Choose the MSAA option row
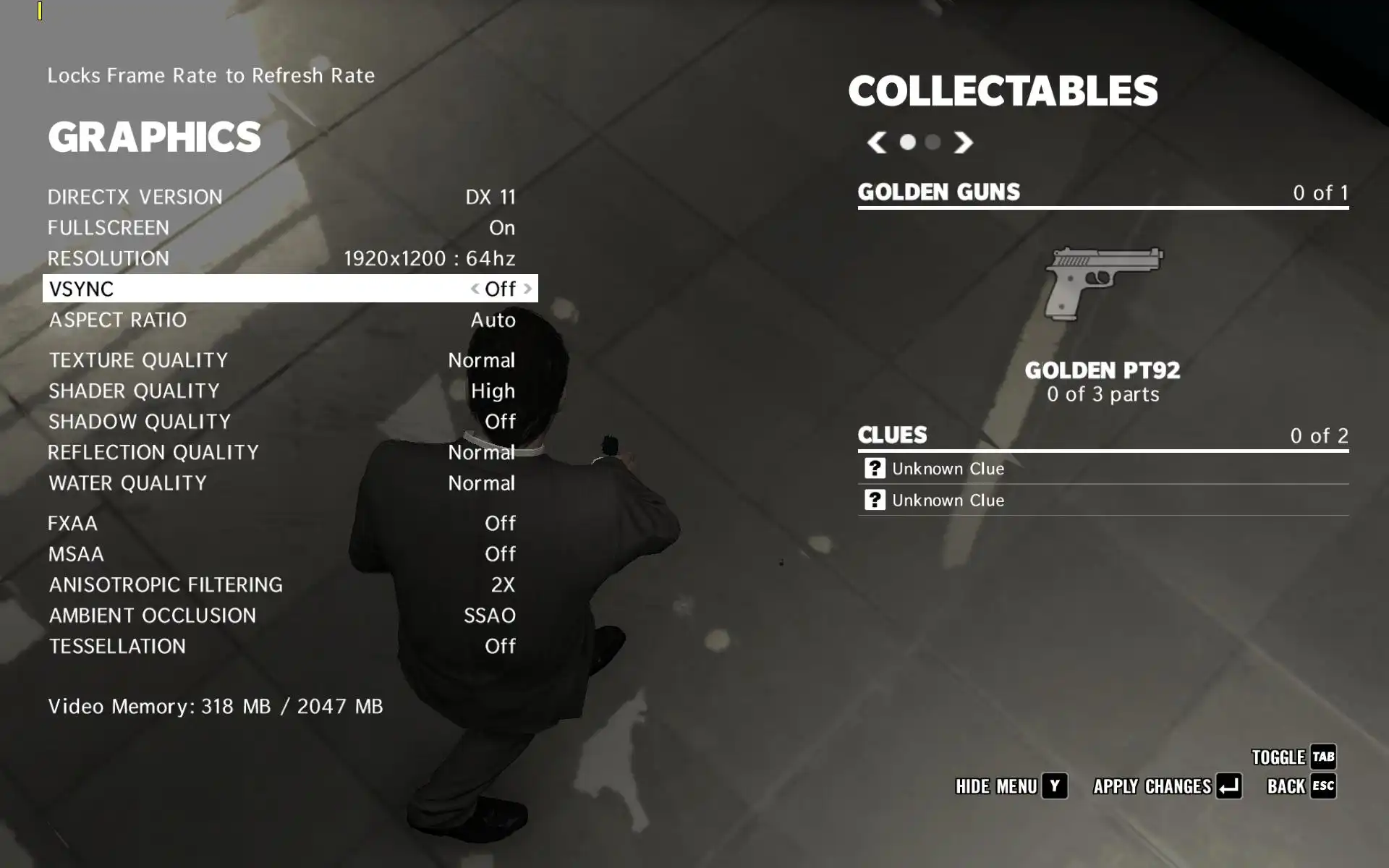Screen dimensions: 1389x868 click(282, 554)
